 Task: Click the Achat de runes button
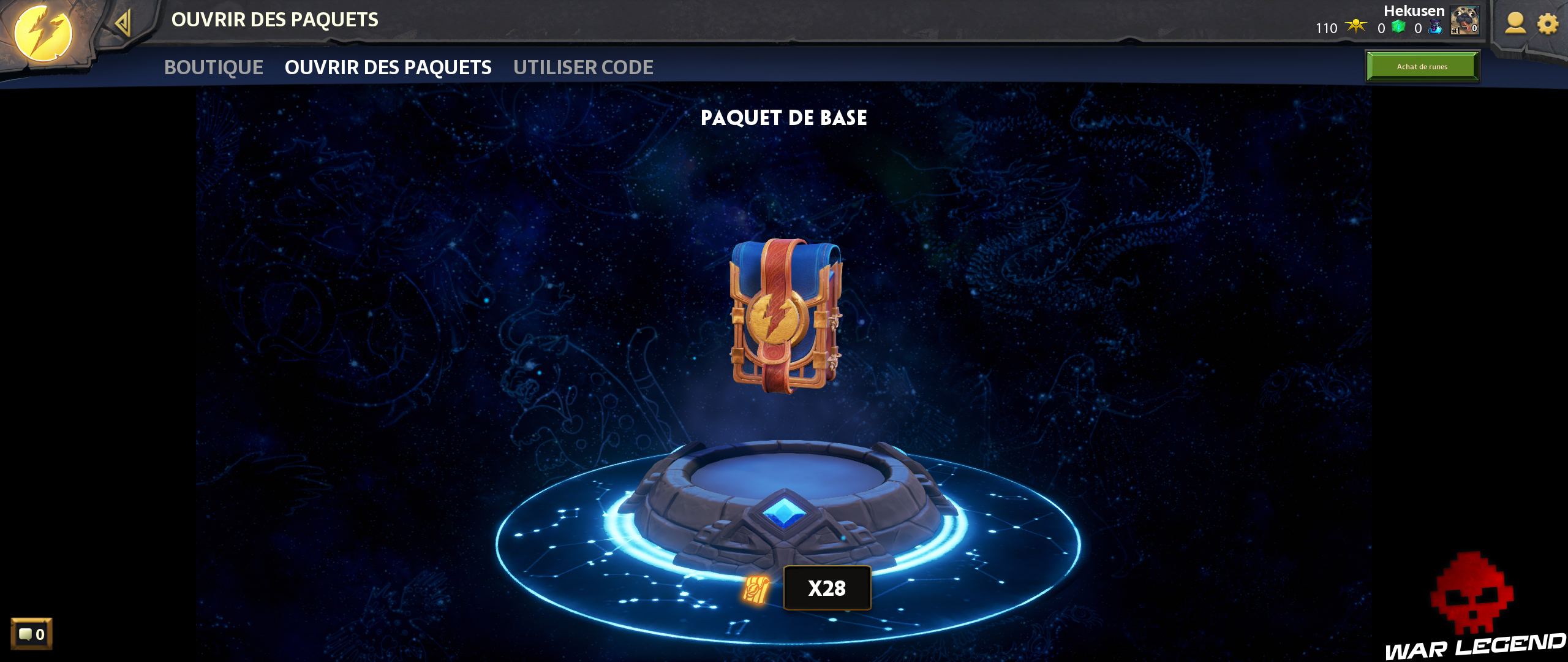coord(1422,67)
